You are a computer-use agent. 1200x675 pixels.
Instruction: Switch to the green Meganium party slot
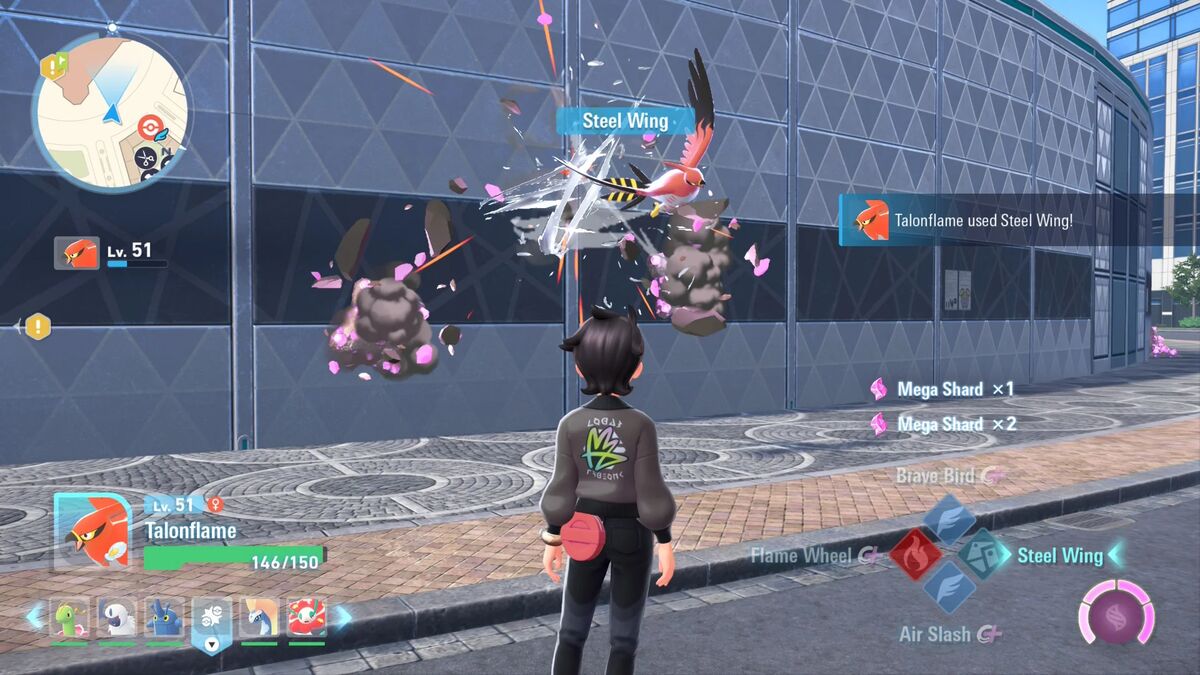click(x=69, y=619)
